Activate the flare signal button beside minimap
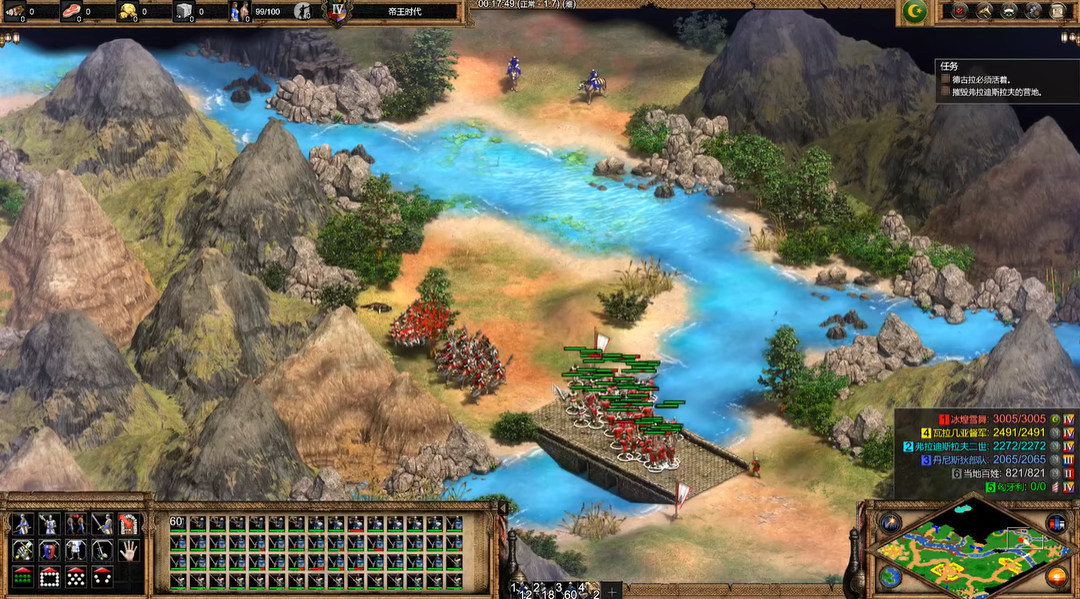 click(890, 522)
